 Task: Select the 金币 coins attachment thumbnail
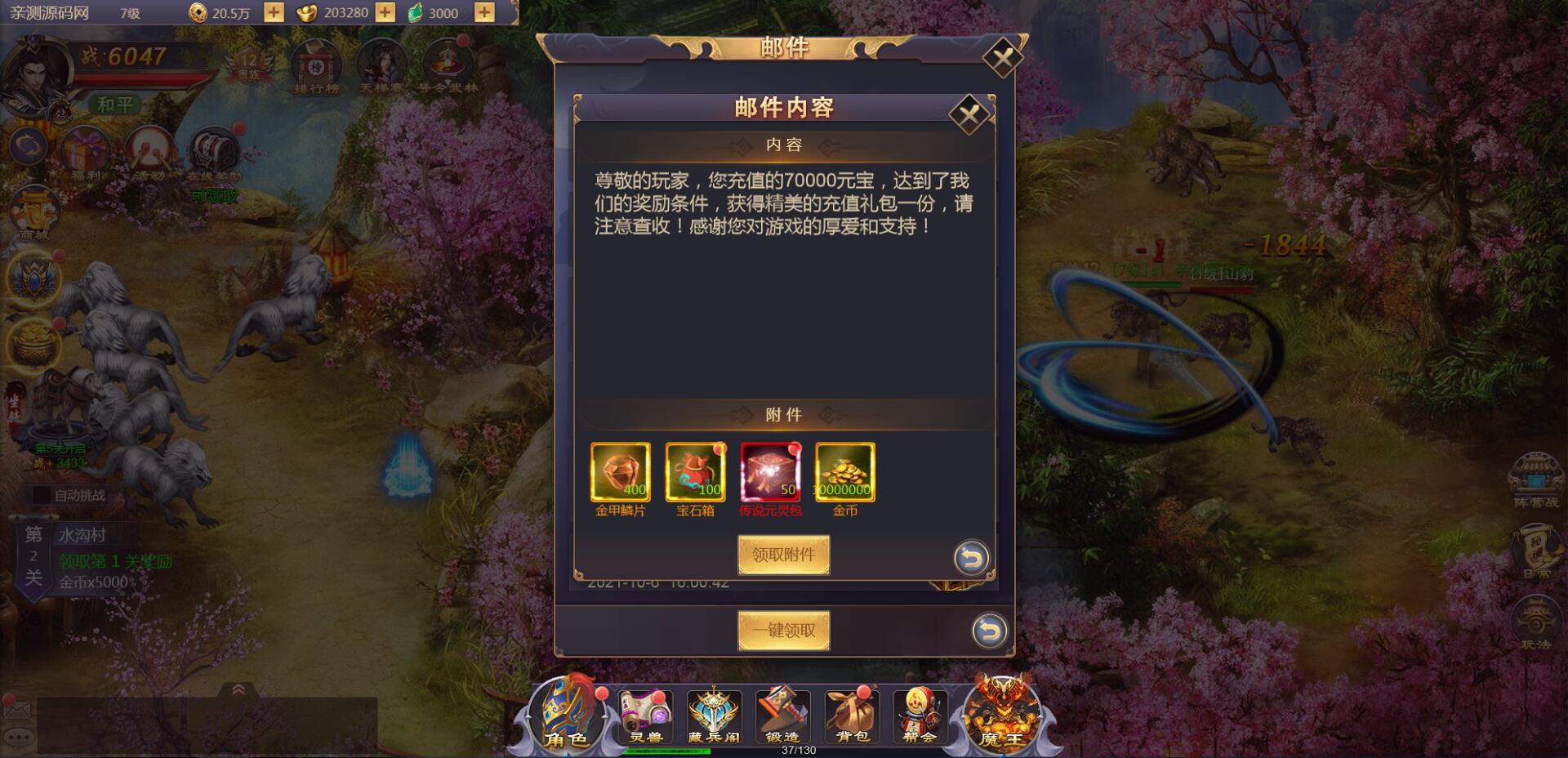point(845,473)
